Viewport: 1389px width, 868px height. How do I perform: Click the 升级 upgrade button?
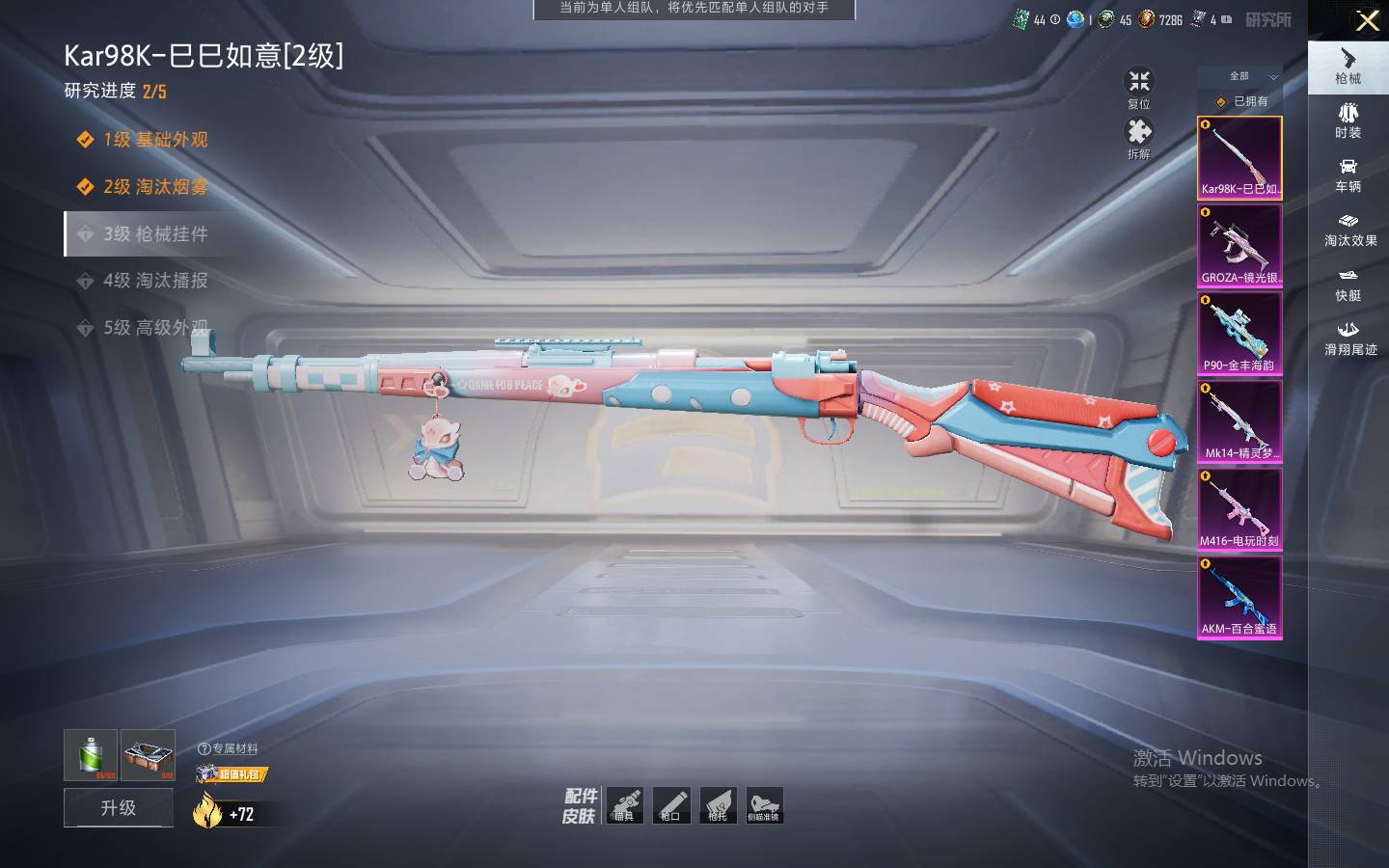pyautogui.click(x=119, y=807)
